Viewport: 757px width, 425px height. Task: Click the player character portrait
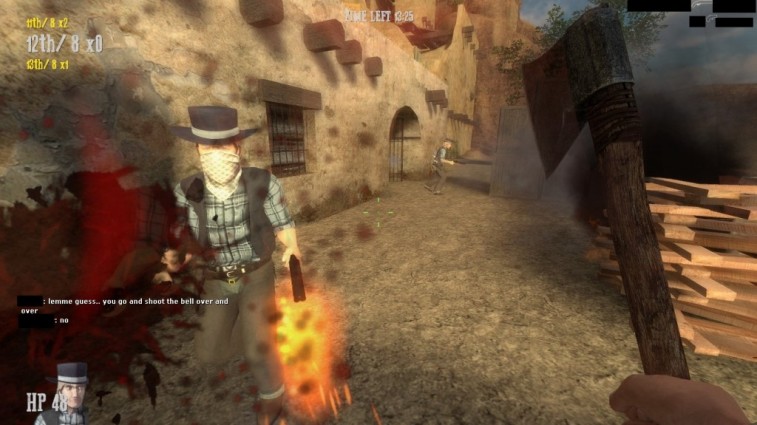pos(71,394)
